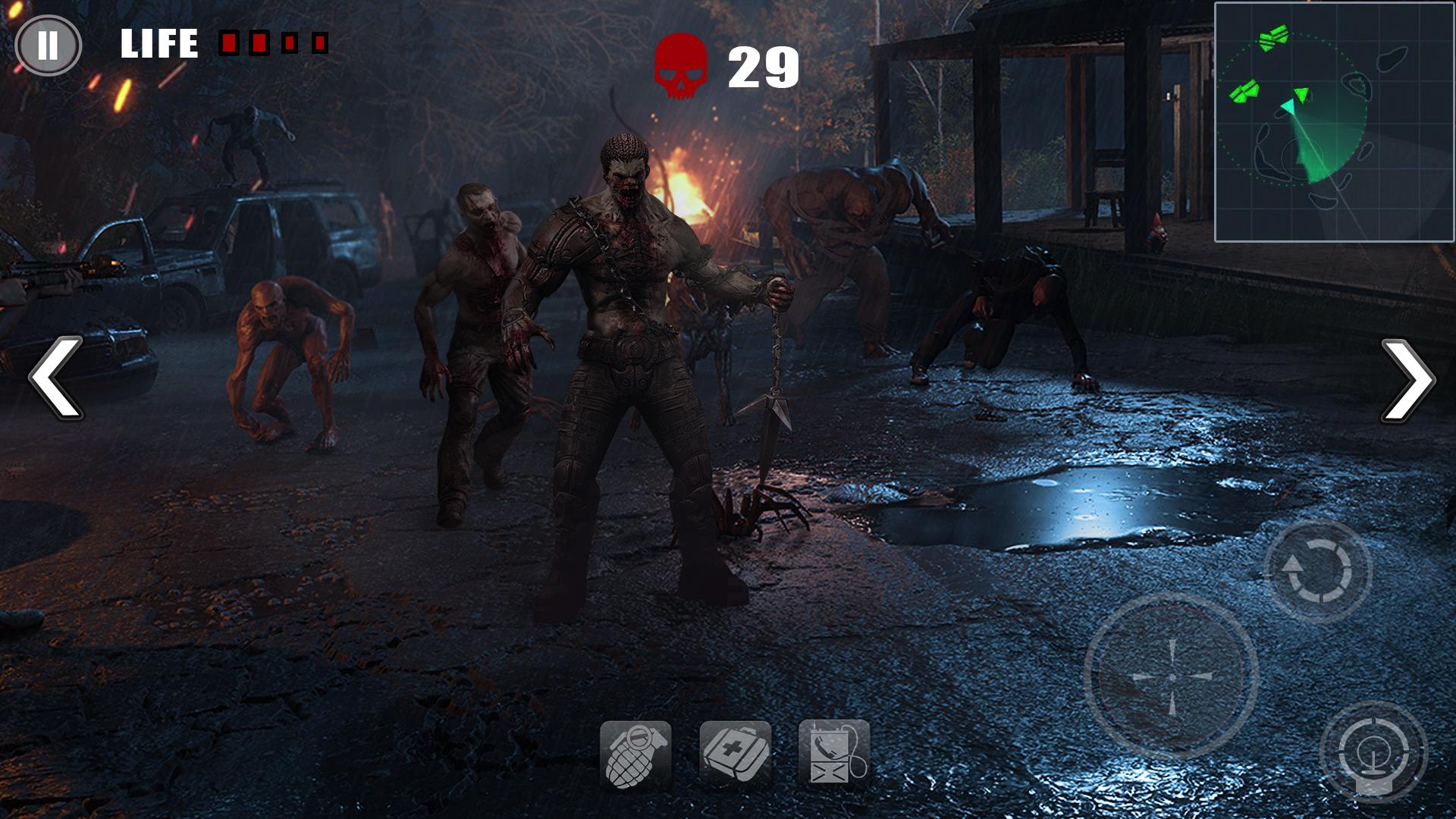Reload weapon using the circular arrows button
1456x819 pixels.
pyautogui.click(x=1317, y=570)
